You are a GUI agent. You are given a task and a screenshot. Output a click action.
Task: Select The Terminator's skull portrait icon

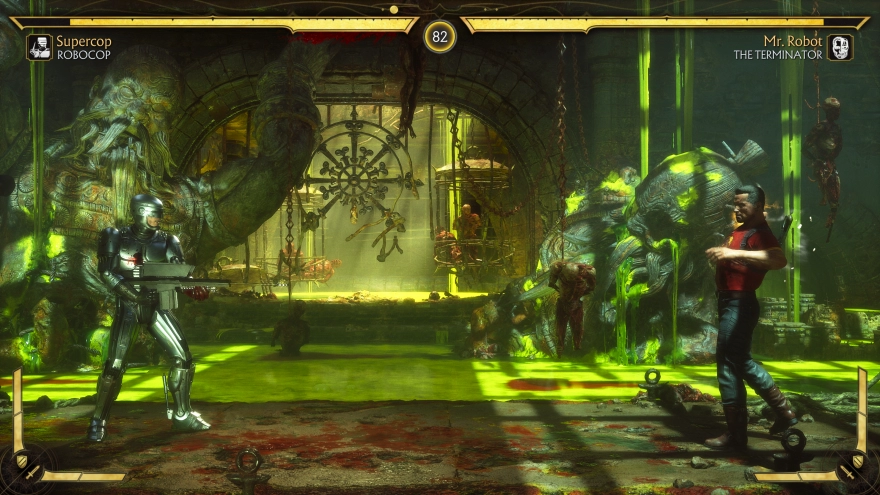[x=840, y=47]
